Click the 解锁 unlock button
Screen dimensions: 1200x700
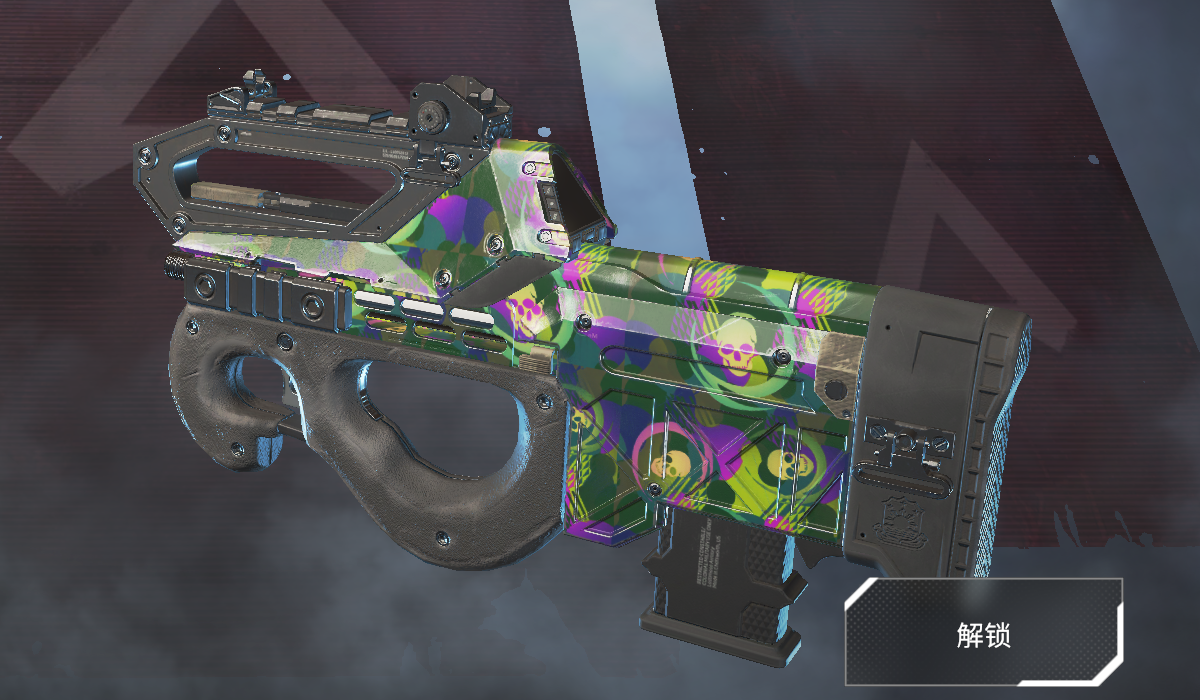(985, 632)
